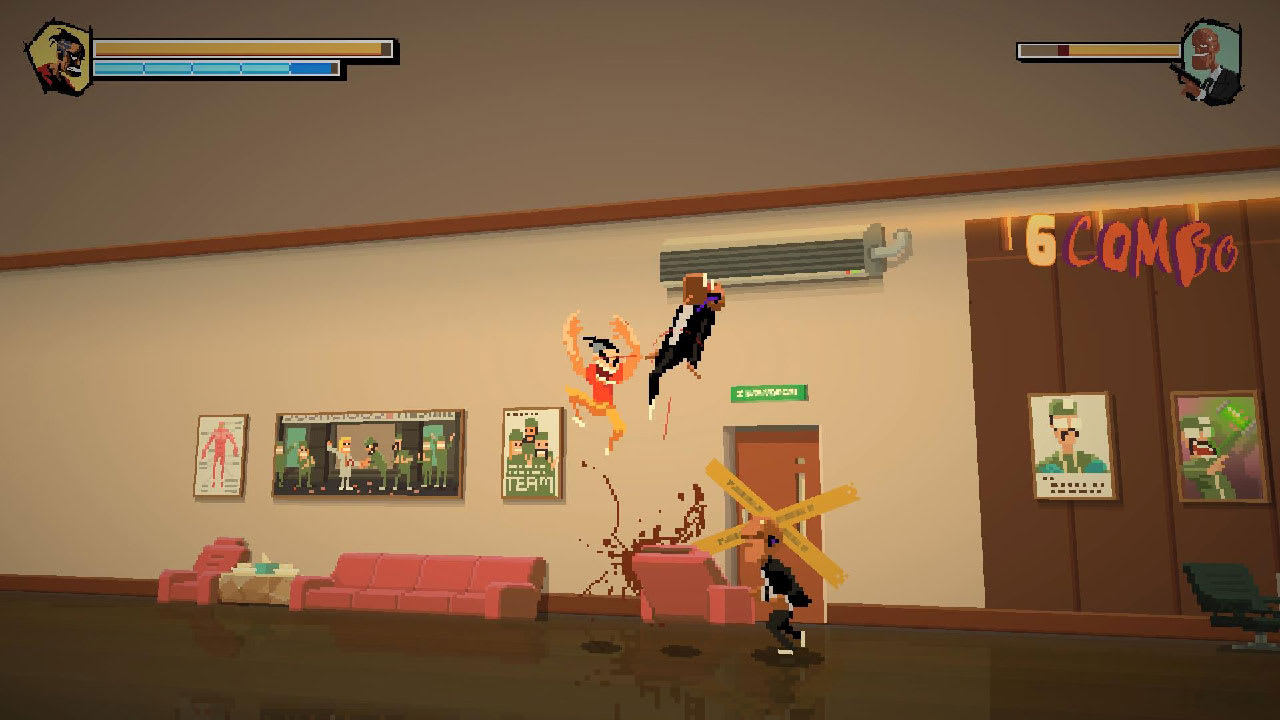Click the blue stamina bar below the health bar
This screenshot has width=1280, height=720.
click(215, 66)
